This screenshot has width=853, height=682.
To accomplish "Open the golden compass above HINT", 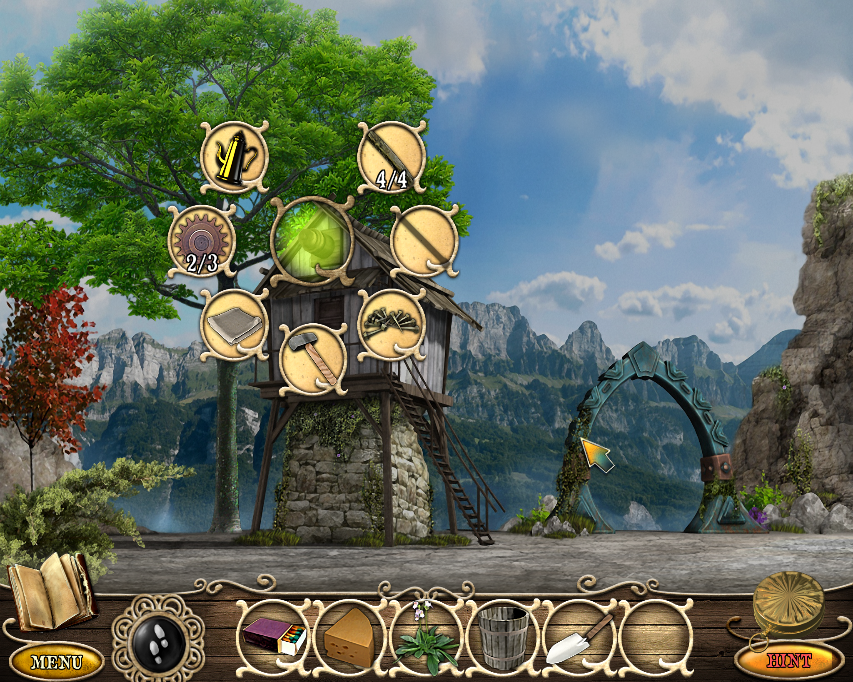I will 789,601.
